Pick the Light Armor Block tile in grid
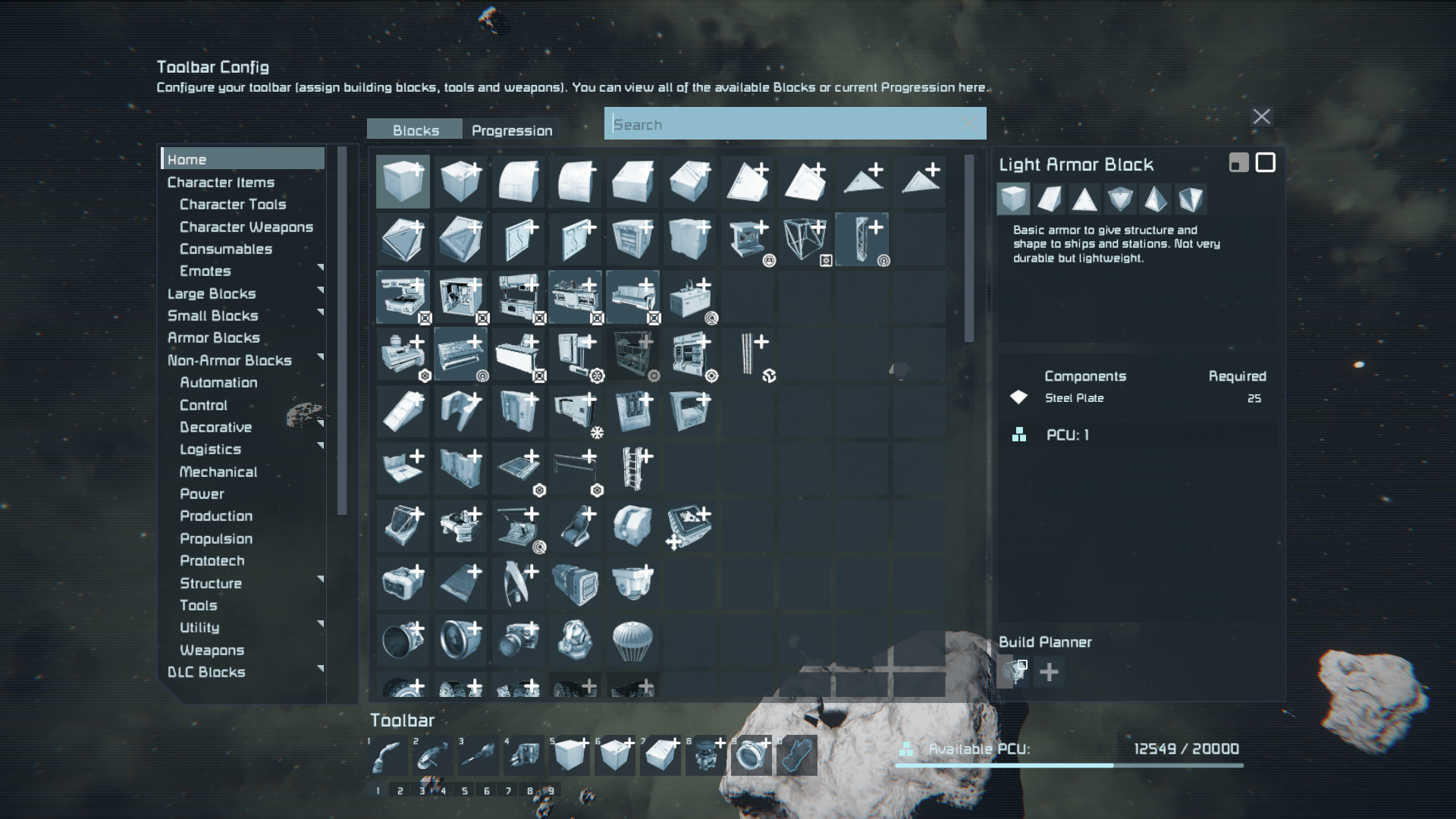 pyautogui.click(x=403, y=182)
